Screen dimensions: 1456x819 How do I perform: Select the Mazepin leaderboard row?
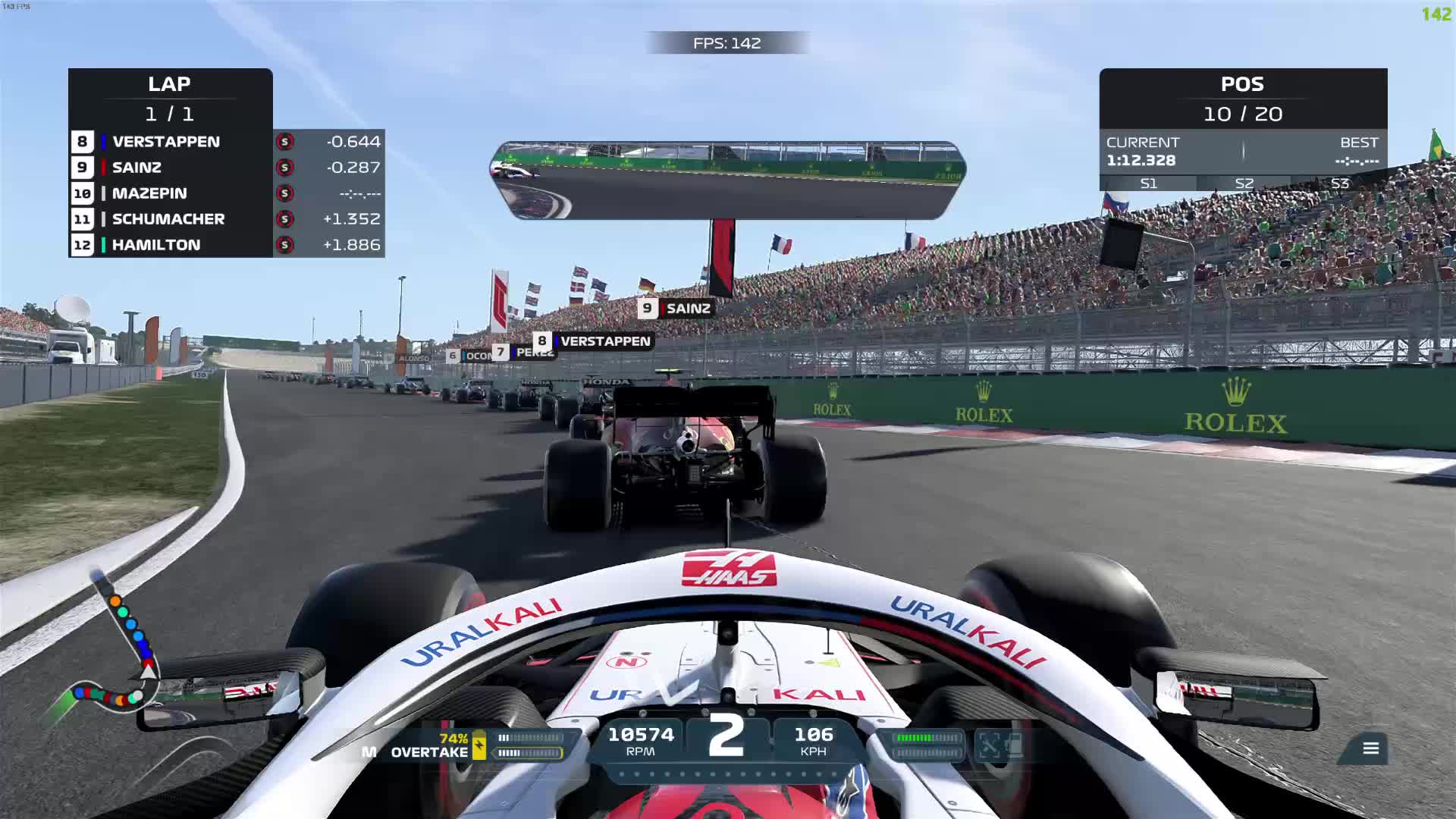pyautogui.click(x=226, y=193)
